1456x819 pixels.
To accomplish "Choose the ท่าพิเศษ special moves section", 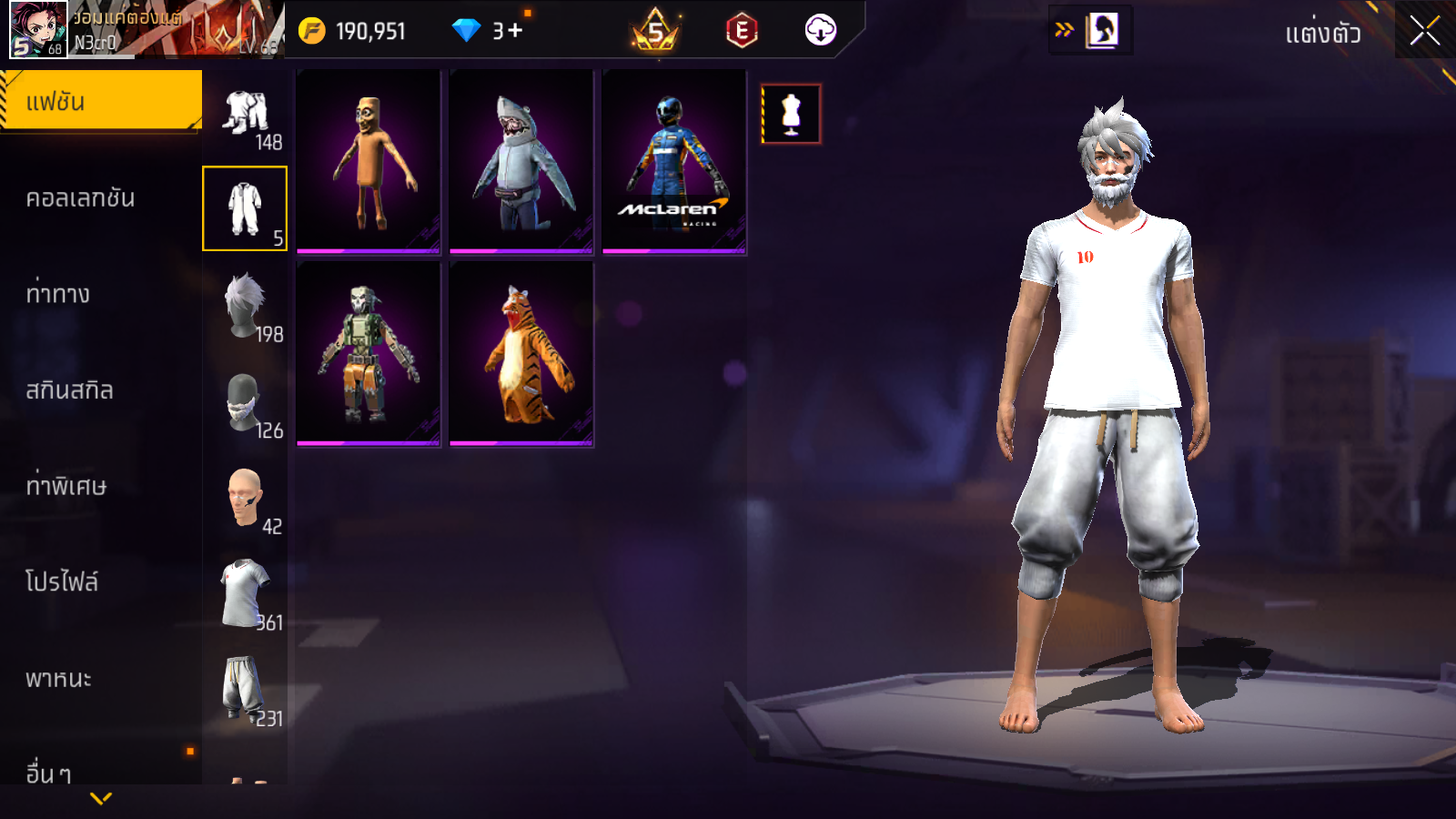I will tap(66, 486).
